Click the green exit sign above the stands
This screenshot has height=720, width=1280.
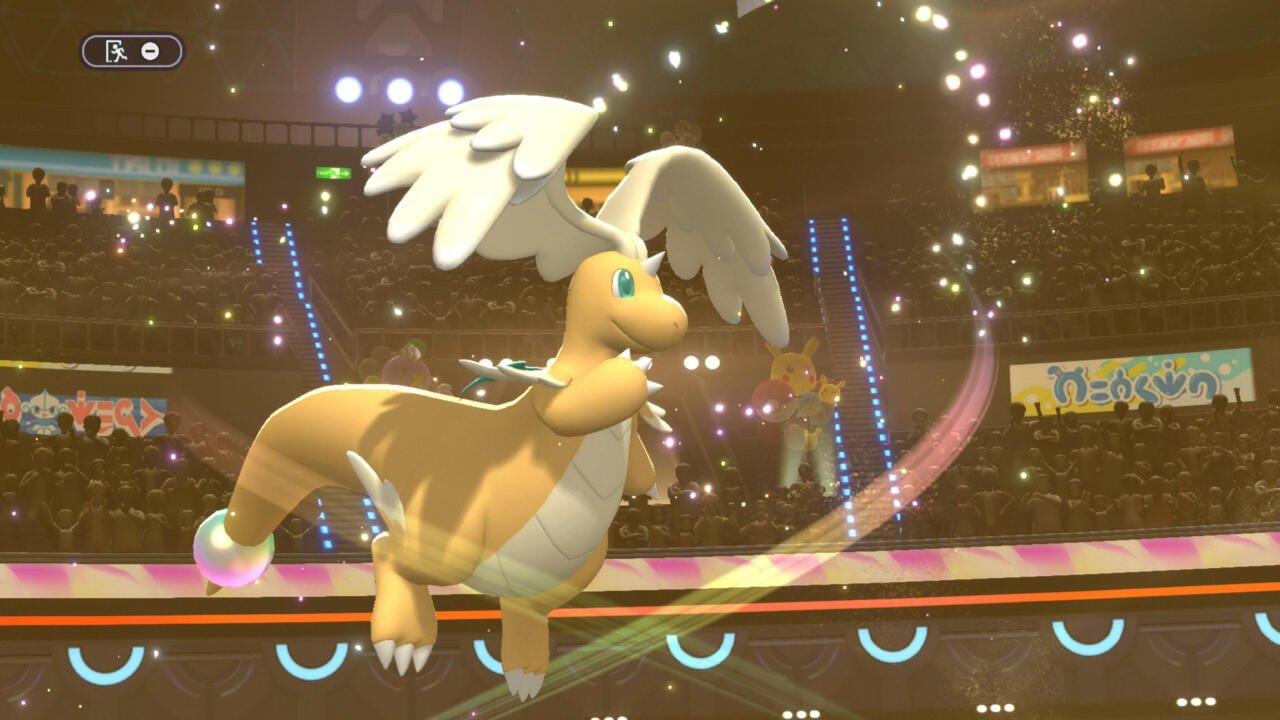(333, 171)
